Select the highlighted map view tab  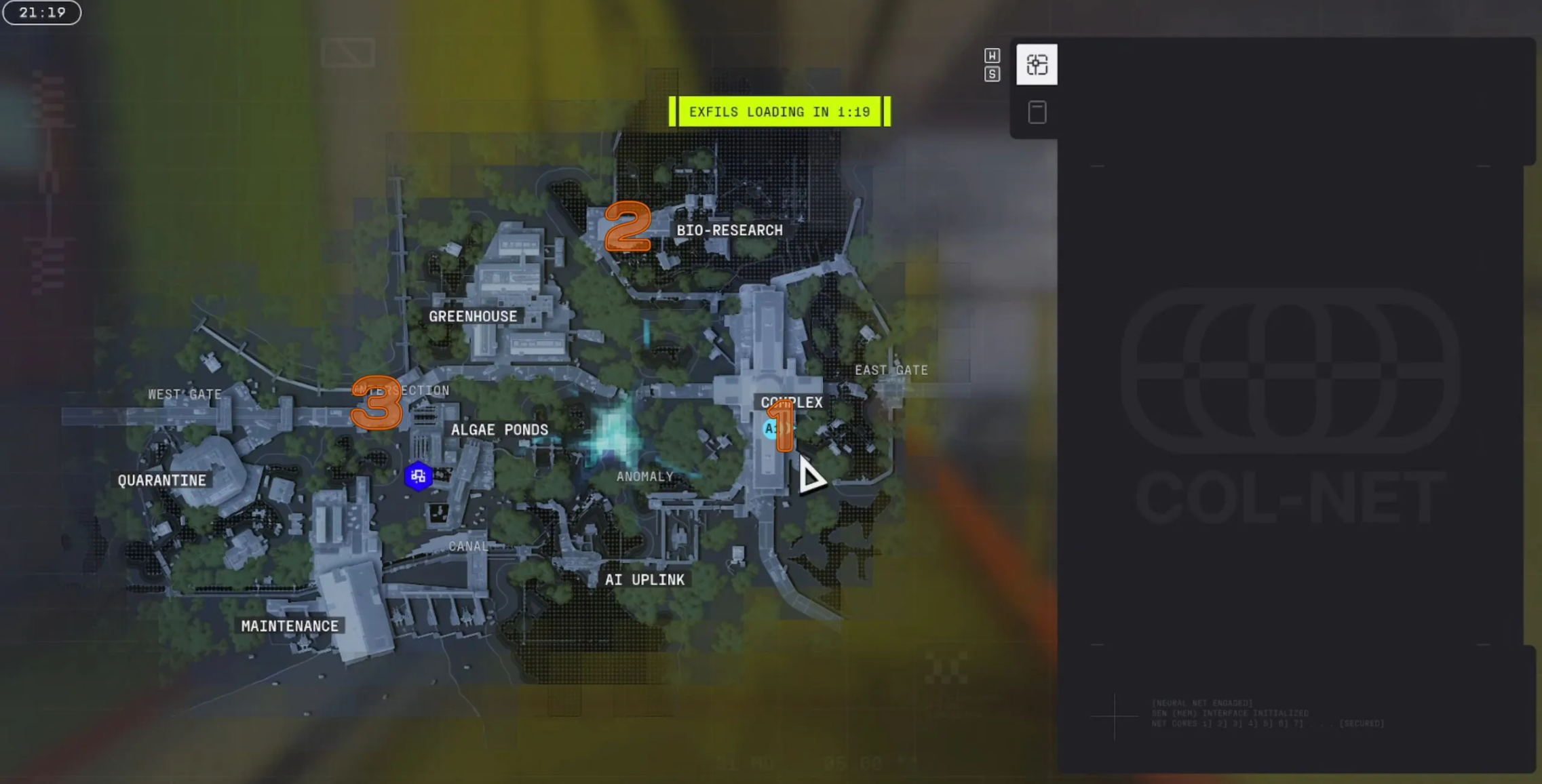[1036, 65]
